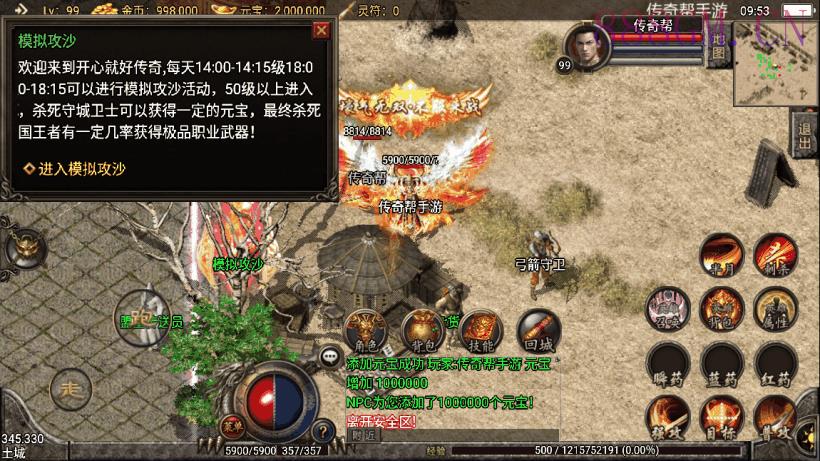Select the 目标 target button

(720, 416)
